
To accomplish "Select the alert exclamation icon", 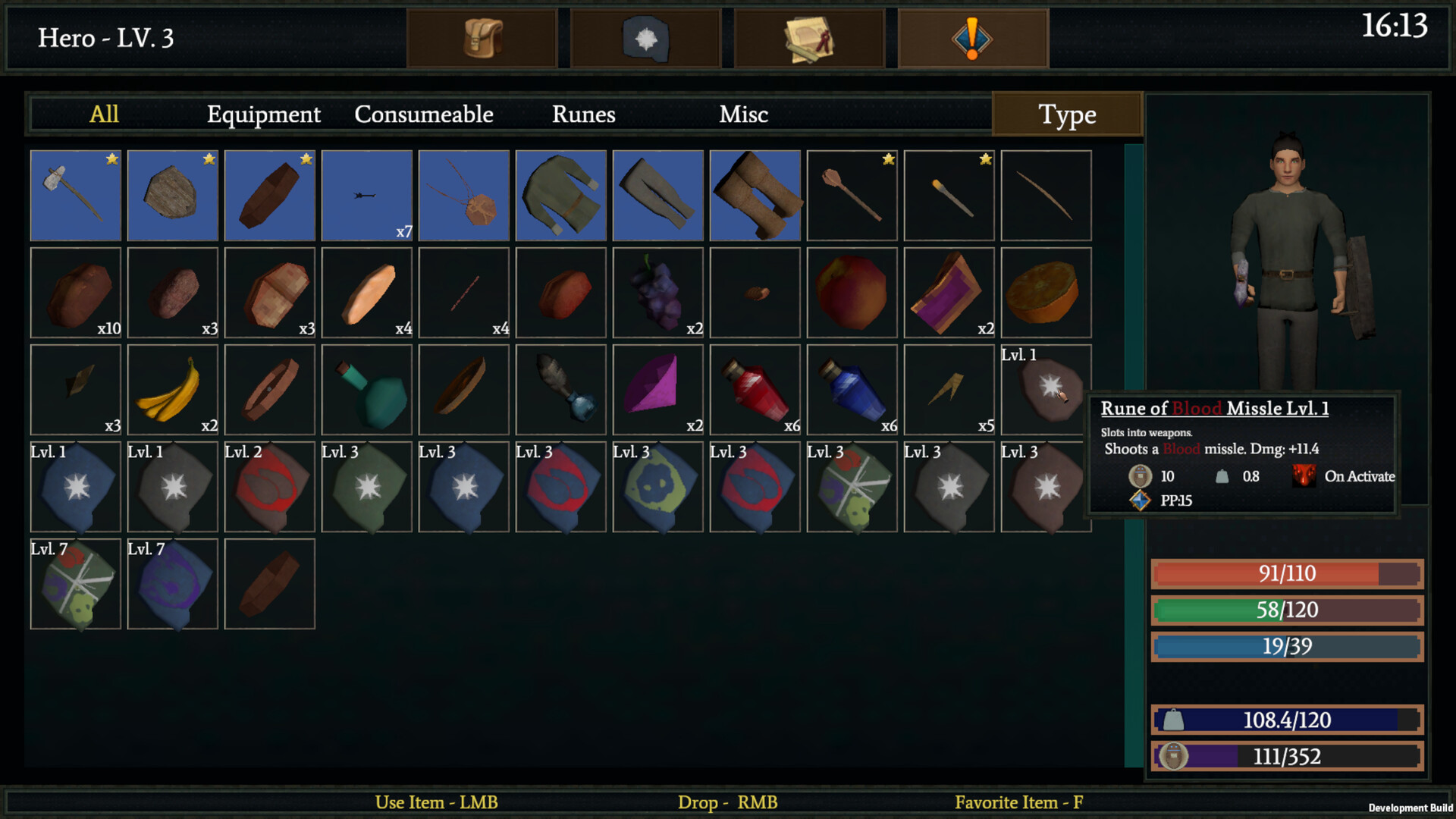I will click(973, 38).
